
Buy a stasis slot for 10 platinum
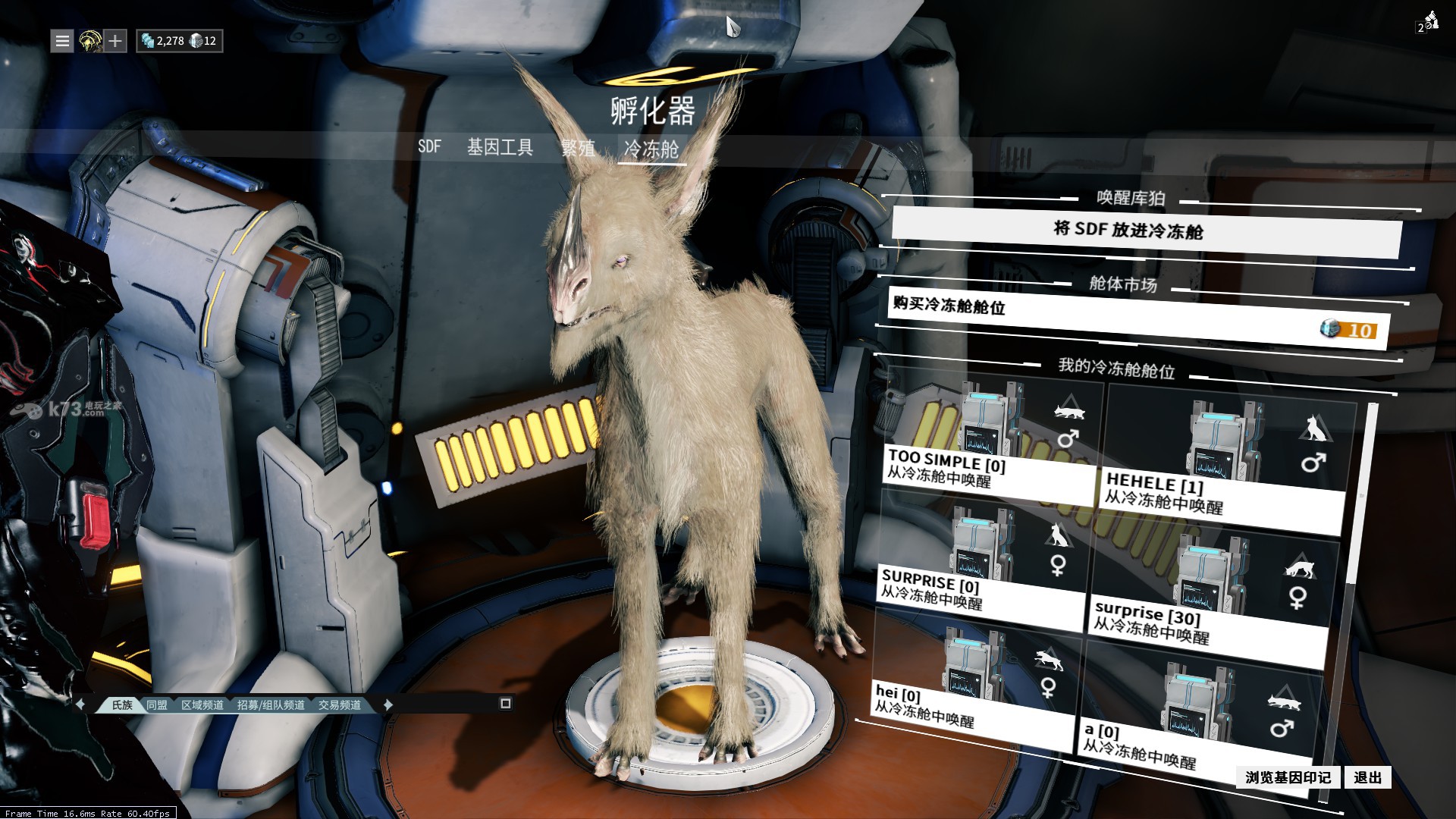[1137, 316]
